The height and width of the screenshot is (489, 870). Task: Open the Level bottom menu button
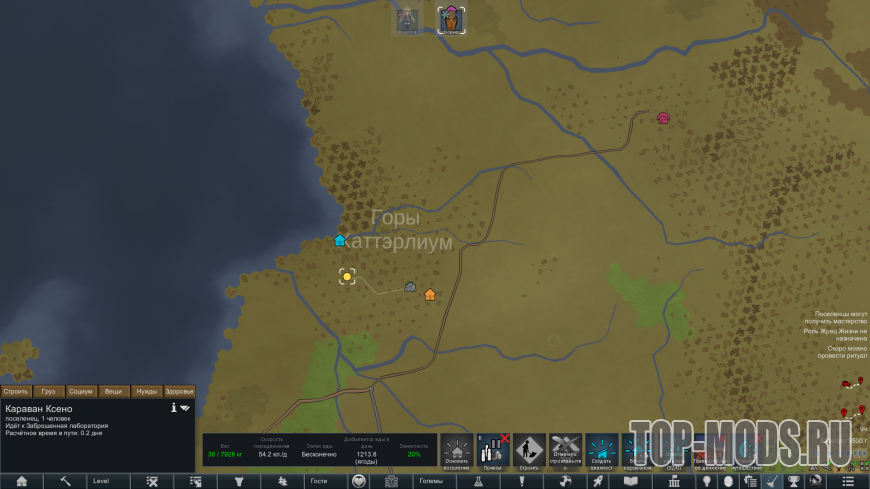point(101,481)
